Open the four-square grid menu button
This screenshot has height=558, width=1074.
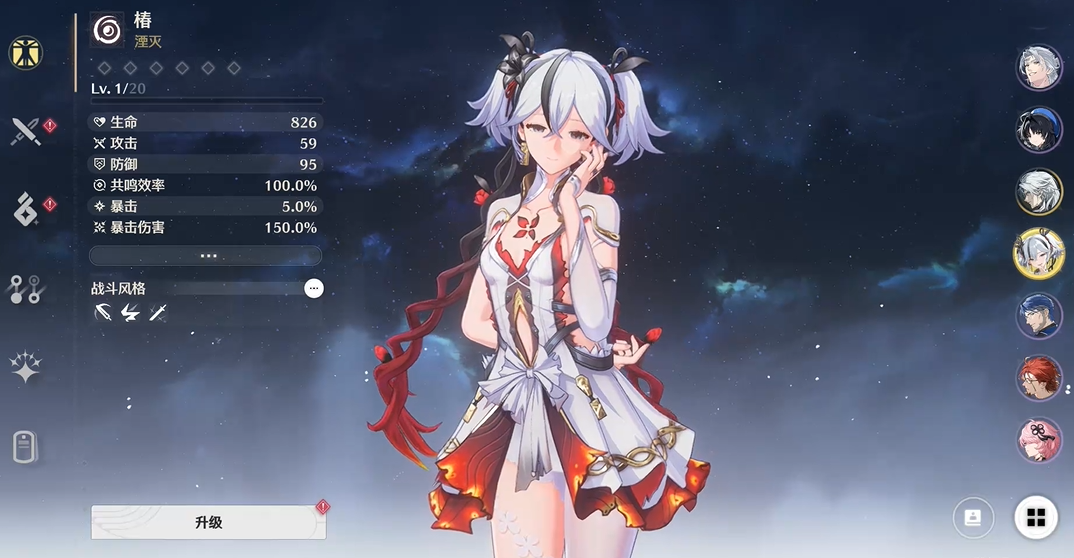point(1036,517)
